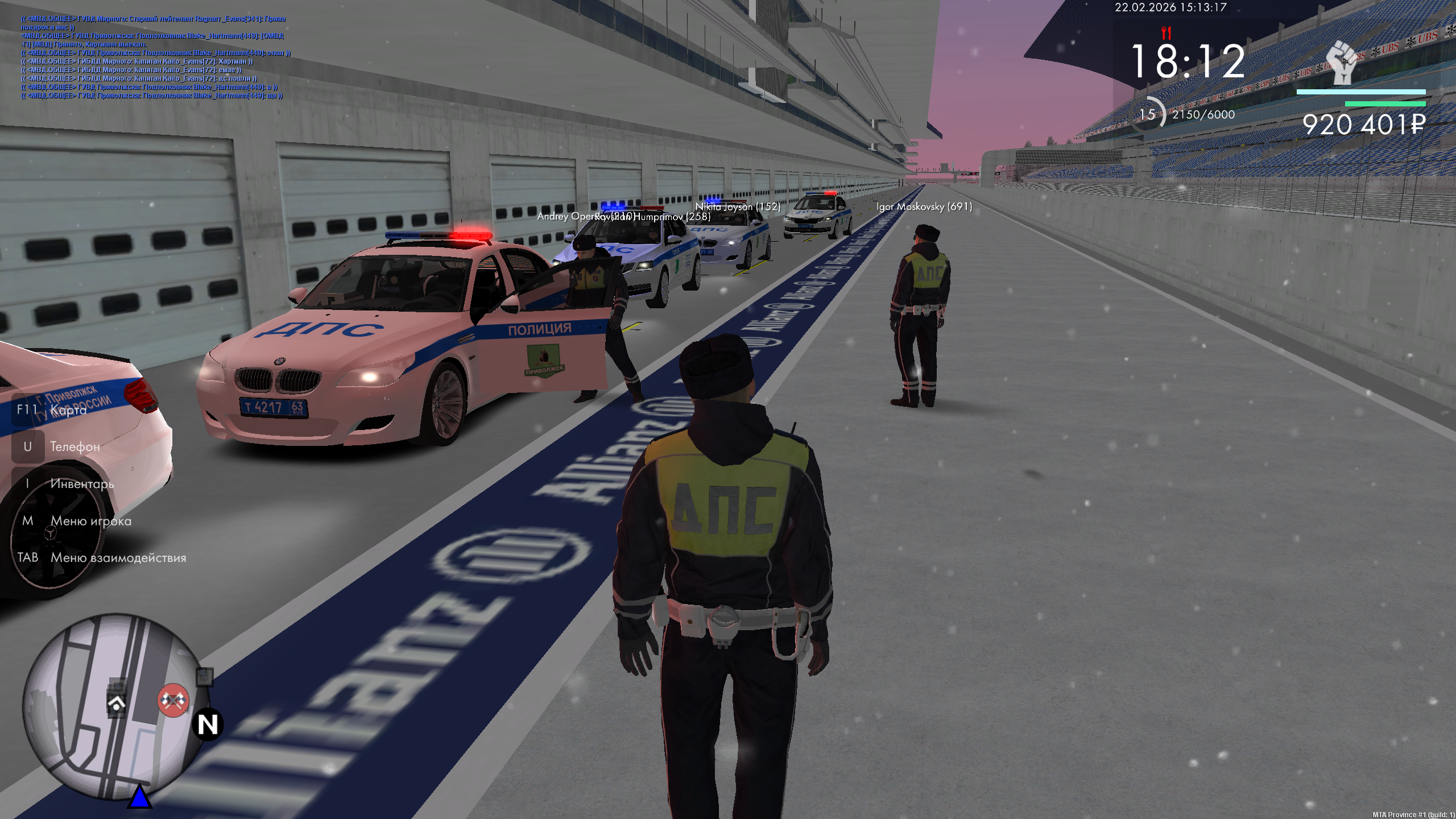This screenshot has height=819, width=1456.
Task: Open the blue chat log
Action: 155,57
